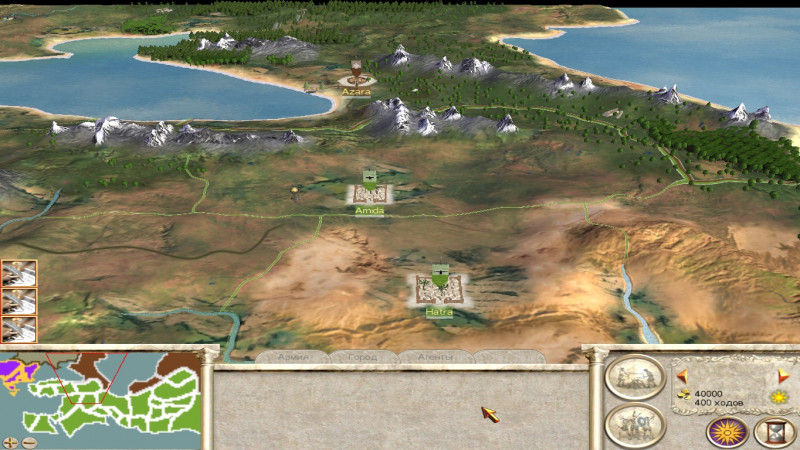Open the Город tab

coord(362,357)
